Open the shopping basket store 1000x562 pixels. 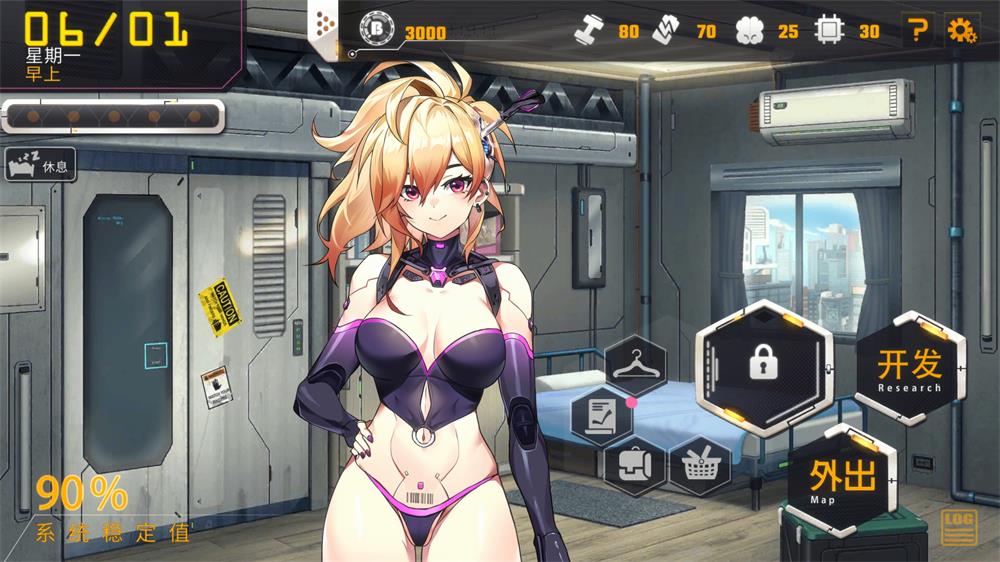699,465
